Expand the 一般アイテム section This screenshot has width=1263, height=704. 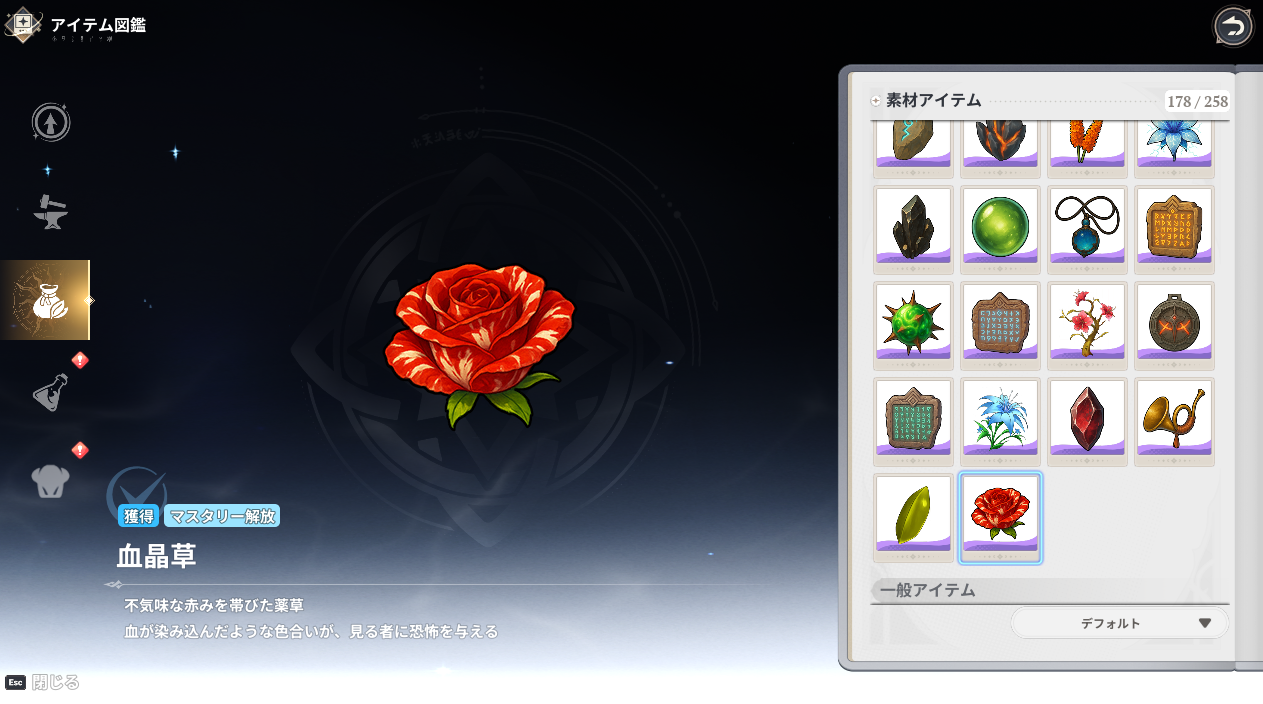tap(928, 590)
